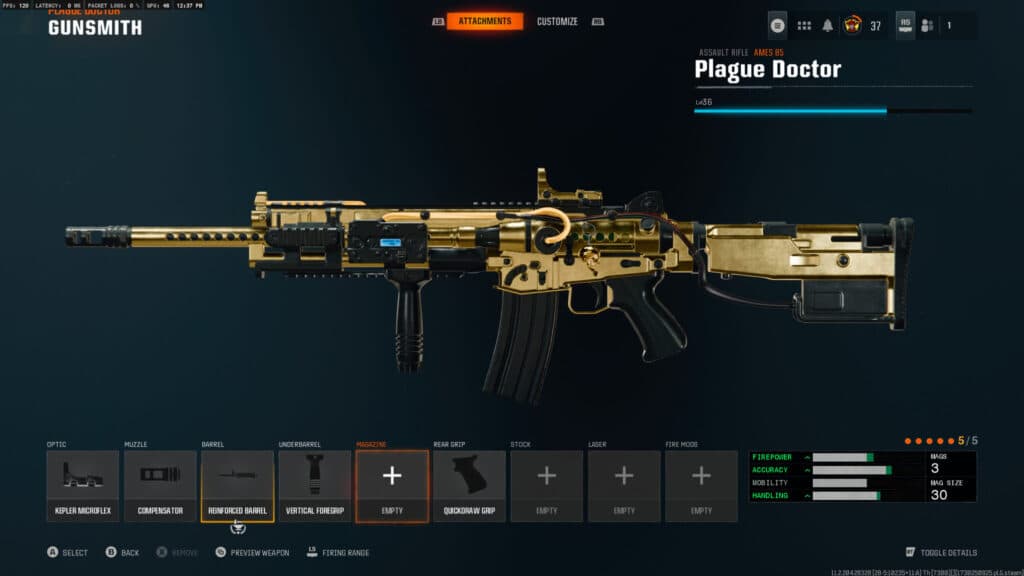Image resolution: width=1024 pixels, height=576 pixels.
Task: Open the empty Laser attachment slot
Action: 624,485
